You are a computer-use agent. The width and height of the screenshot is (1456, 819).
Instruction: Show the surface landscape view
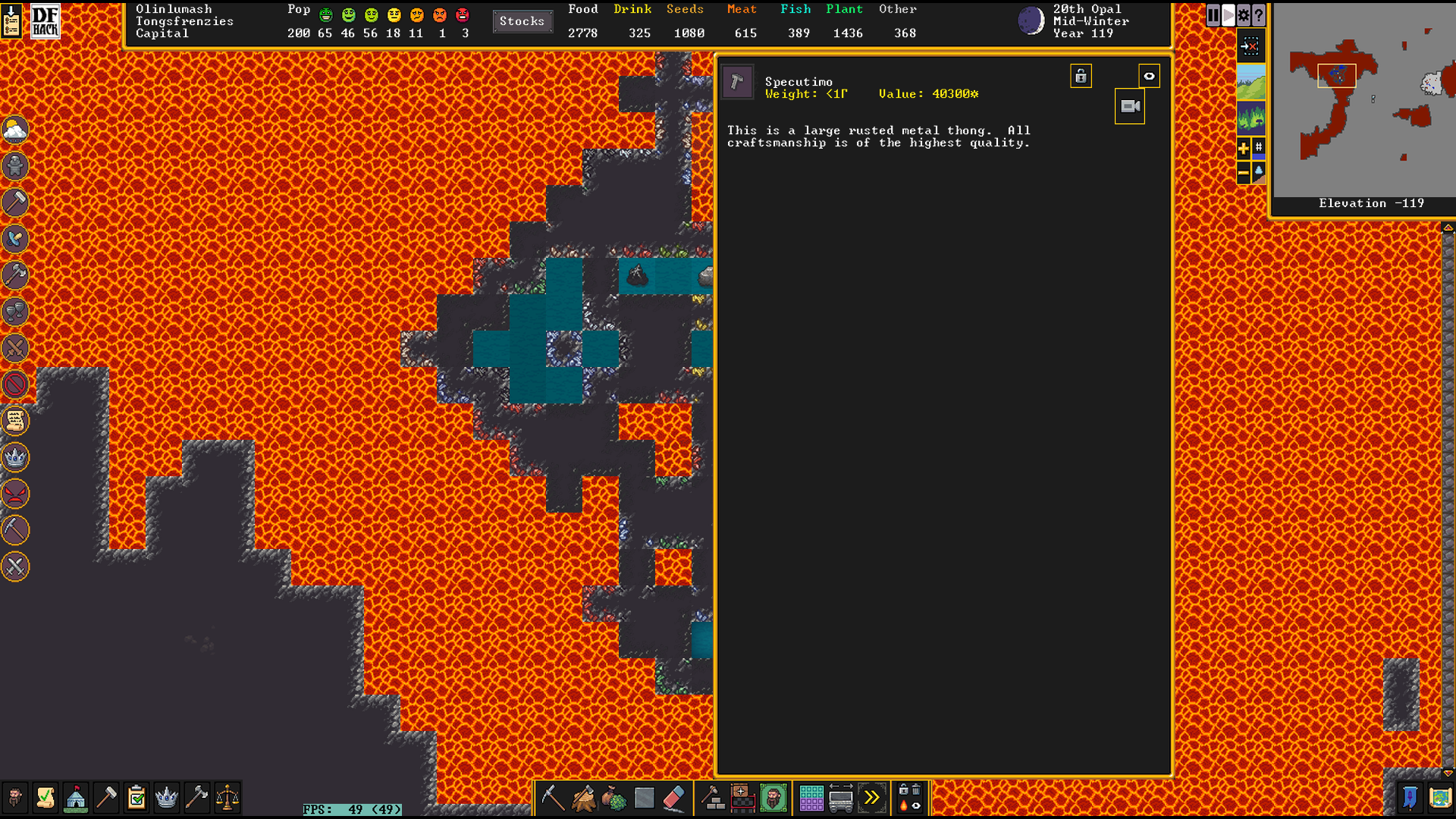1251,82
